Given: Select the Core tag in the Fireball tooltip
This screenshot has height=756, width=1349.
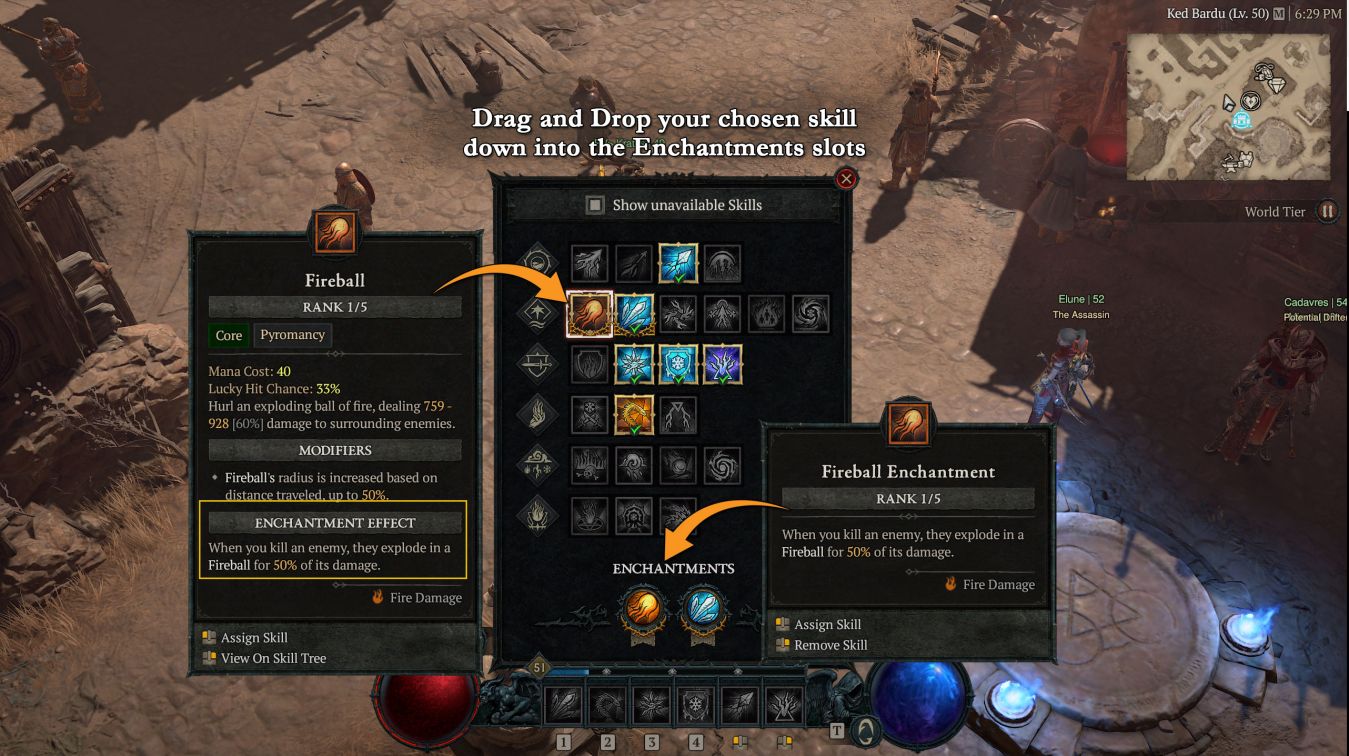Looking at the screenshot, I should point(228,335).
